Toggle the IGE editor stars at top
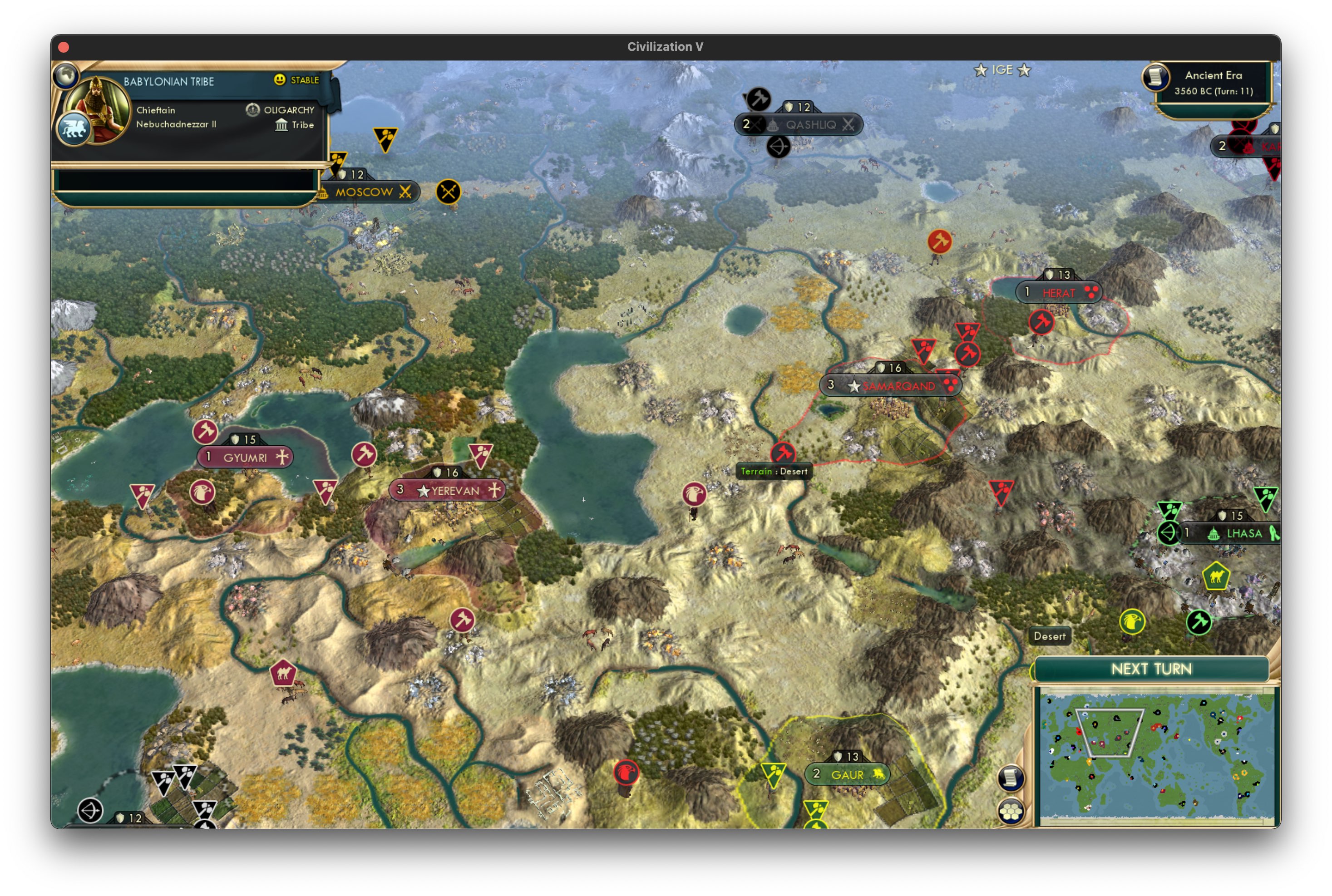 [x=1002, y=70]
